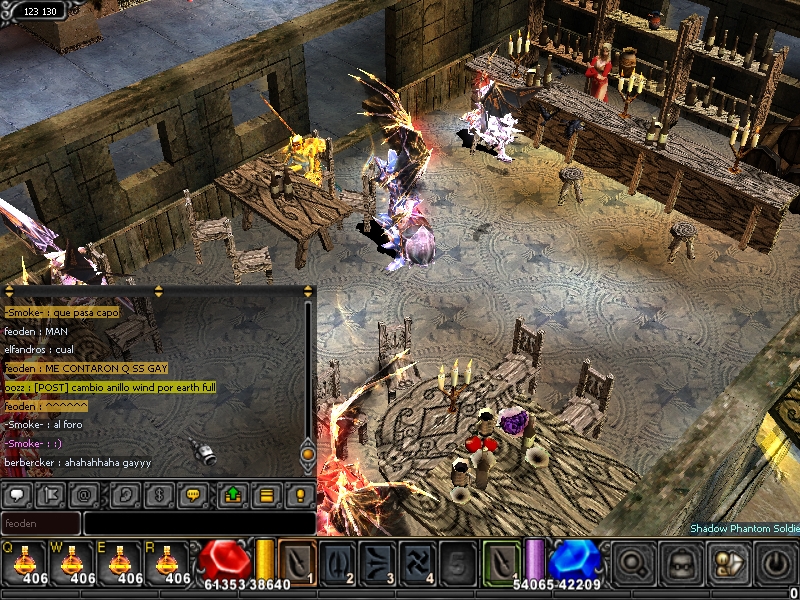The image size is (800, 600).
Task: Activate the pinwheel skill in slot 4
Action: click(417, 562)
